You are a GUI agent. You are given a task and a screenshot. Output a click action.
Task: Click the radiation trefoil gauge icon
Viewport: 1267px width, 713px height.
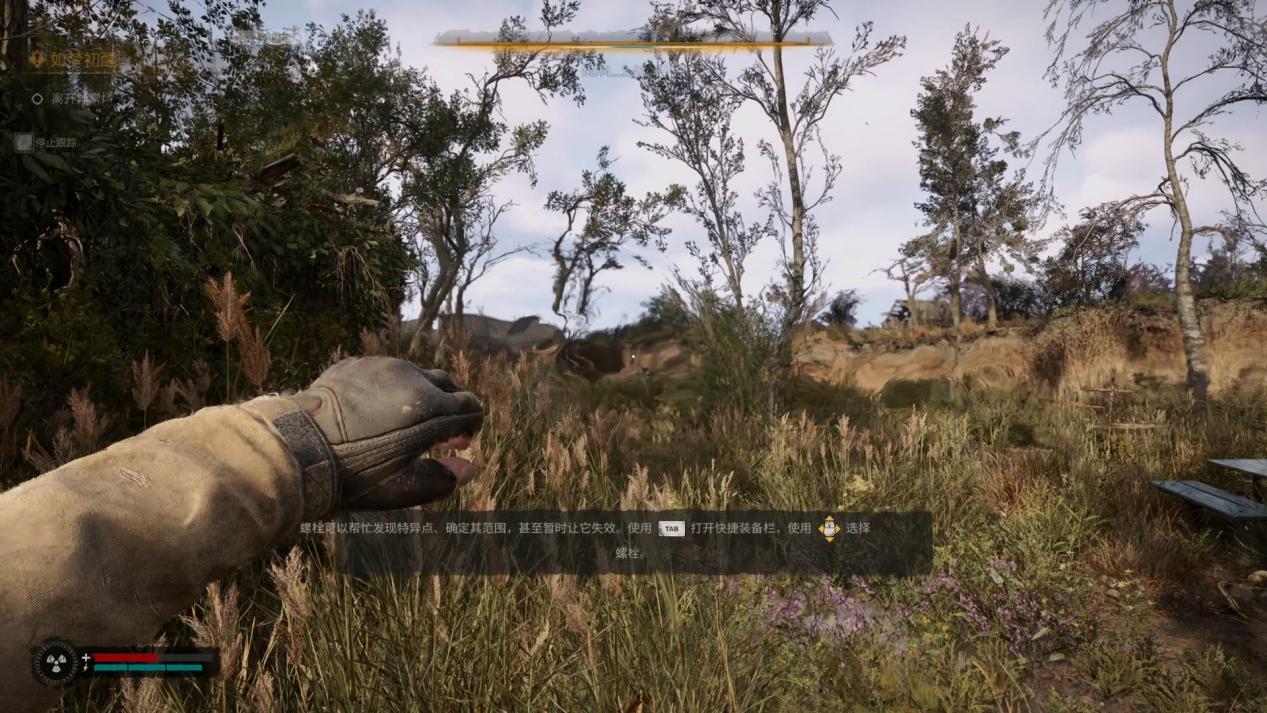55,661
